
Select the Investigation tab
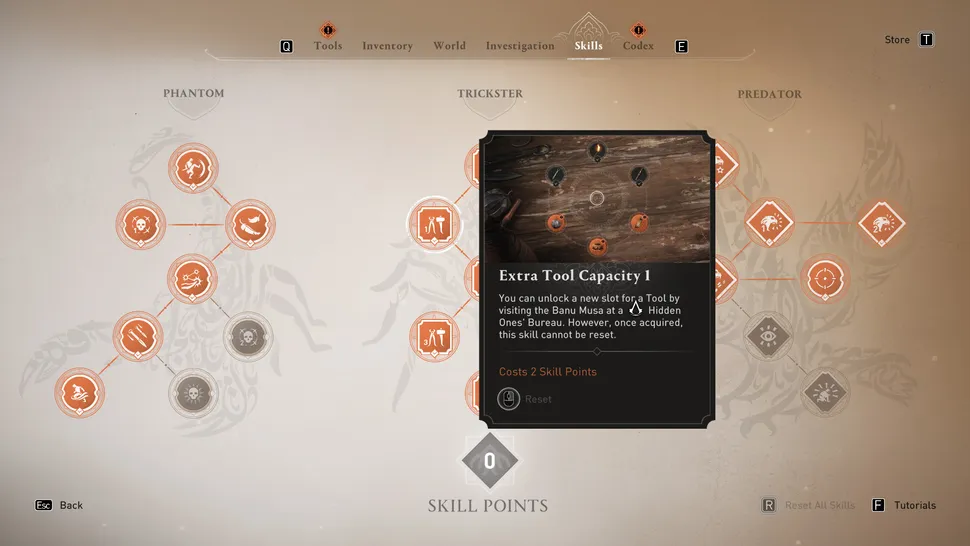[520, 46]
